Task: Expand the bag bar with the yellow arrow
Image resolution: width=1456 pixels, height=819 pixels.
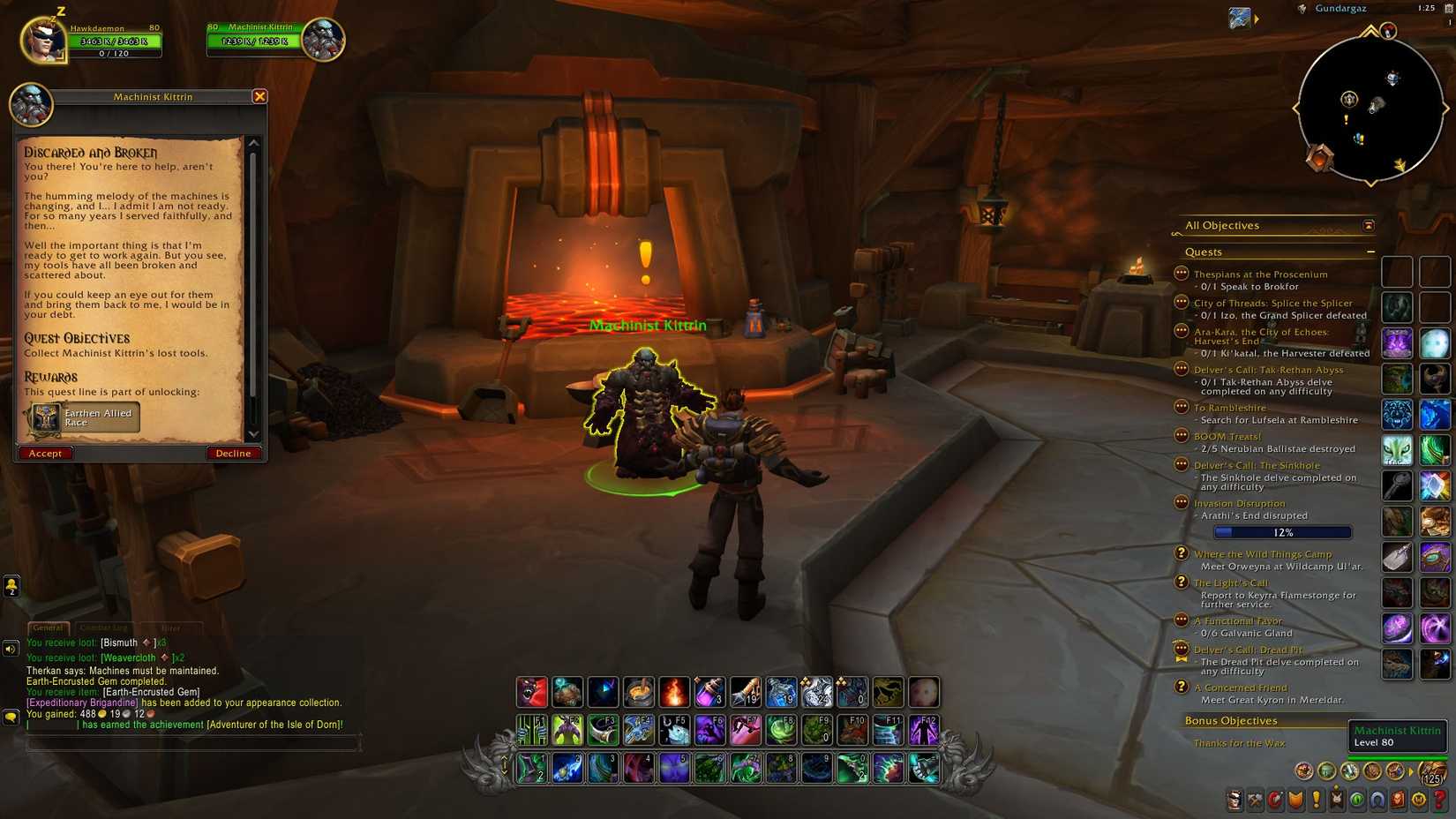Action: pos(1410,771)
